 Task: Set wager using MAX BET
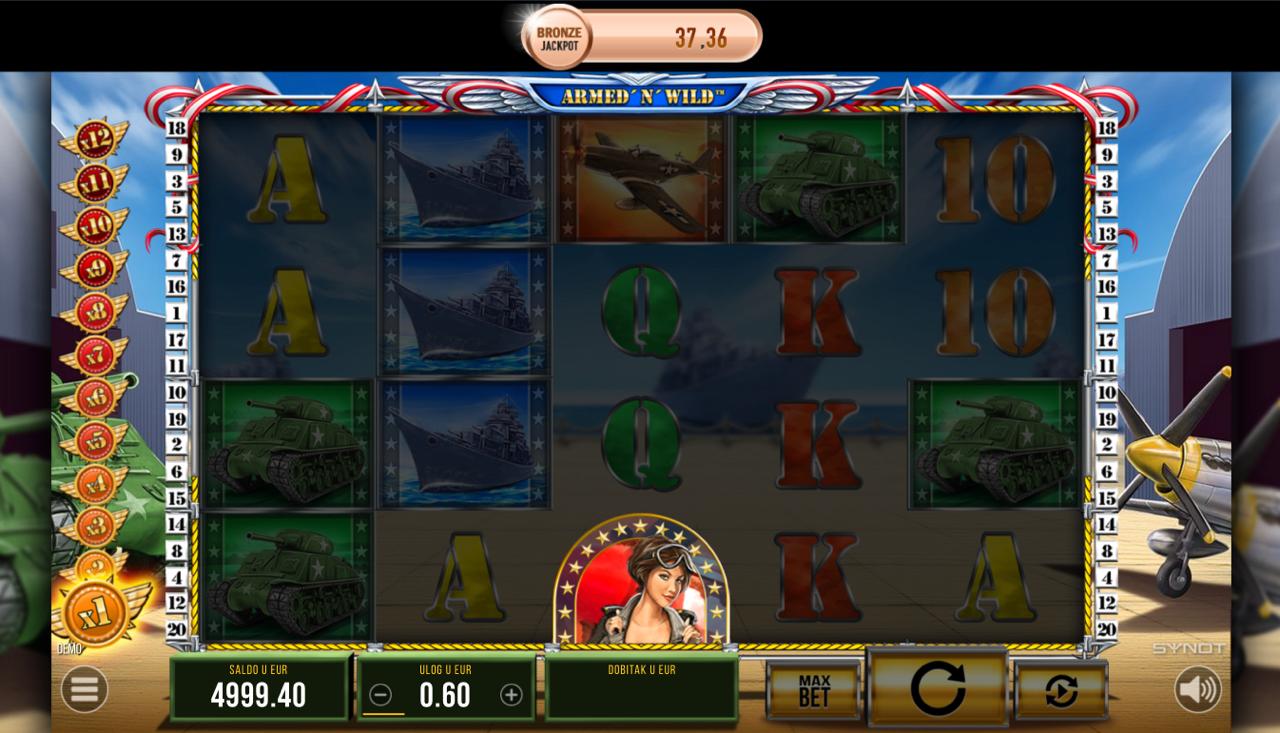[814, 690]
